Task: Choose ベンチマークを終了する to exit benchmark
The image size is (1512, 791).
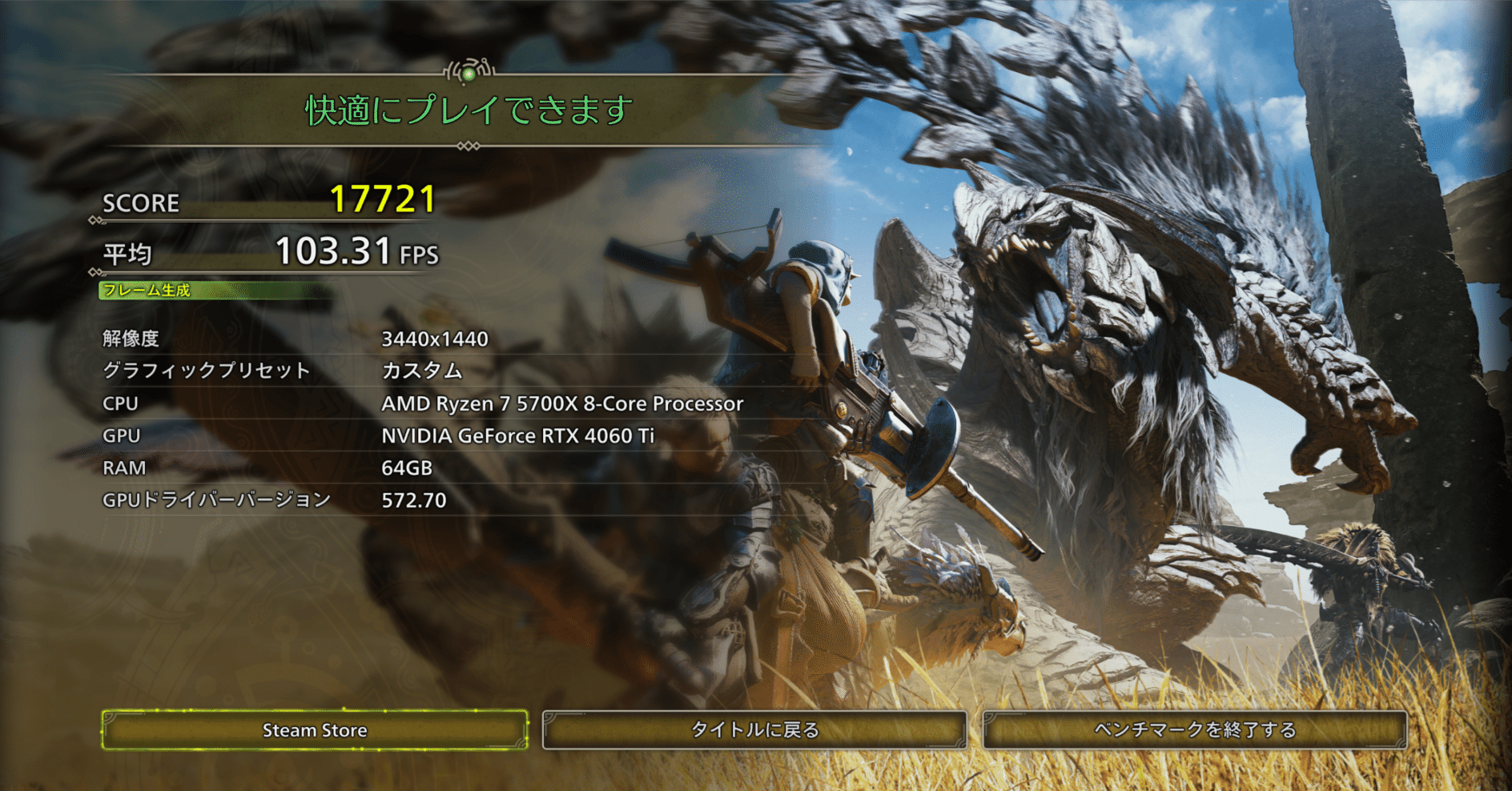Action: pyautogui.click(x=1194, y=730)
